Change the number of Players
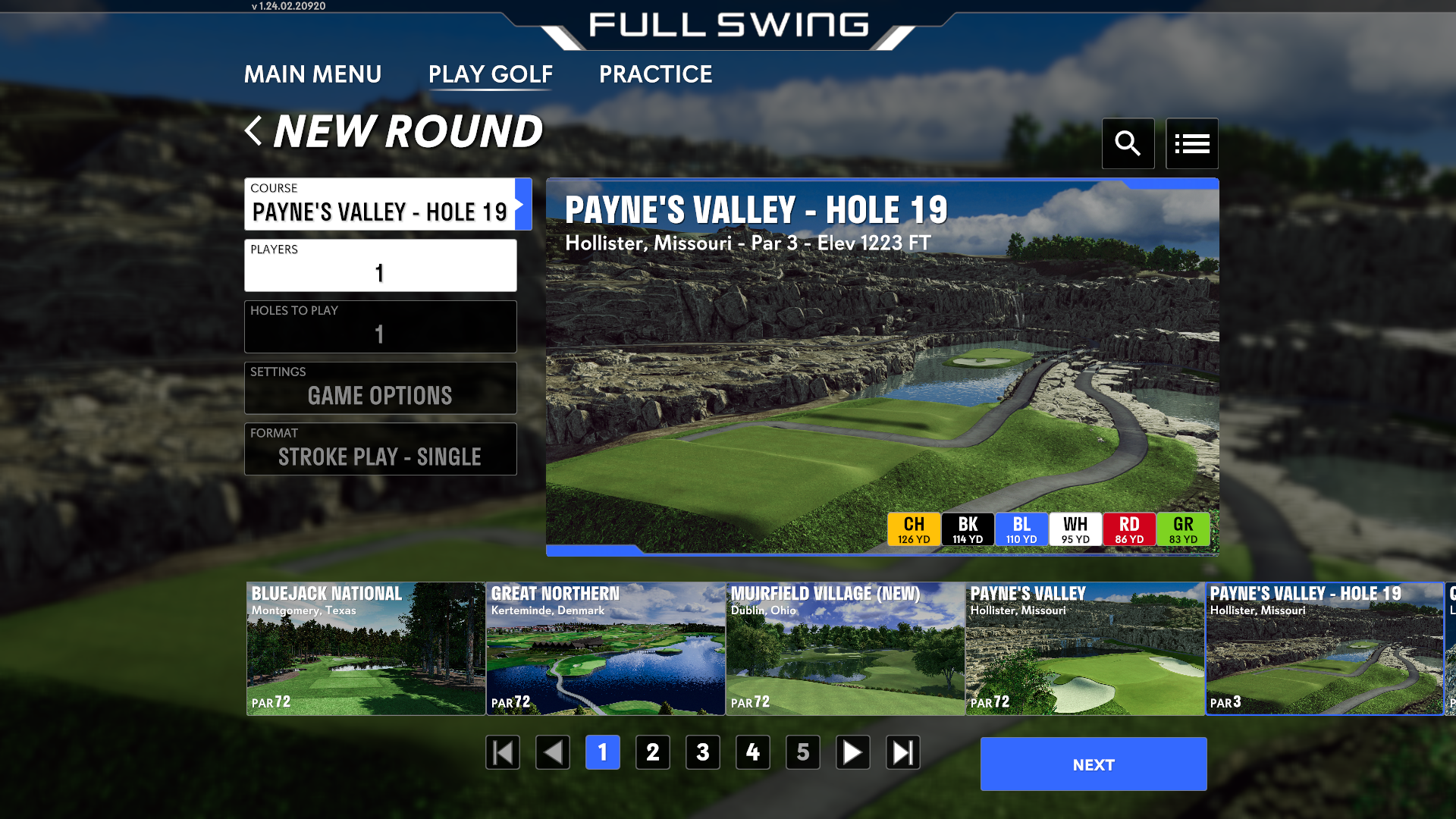The height and width of the screenshot is (819, 1456). point(381,265)
